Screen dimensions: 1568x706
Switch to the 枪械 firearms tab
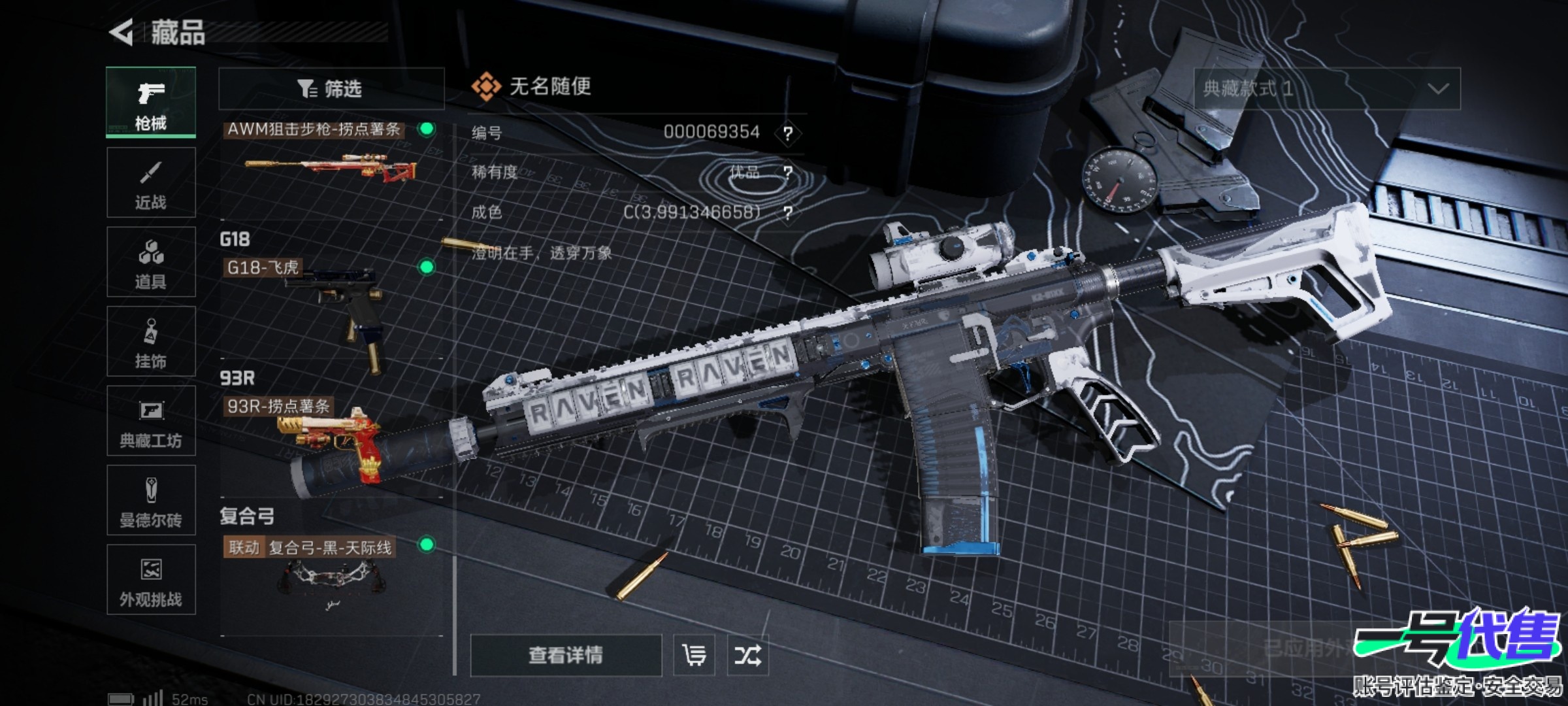[151, 102]
